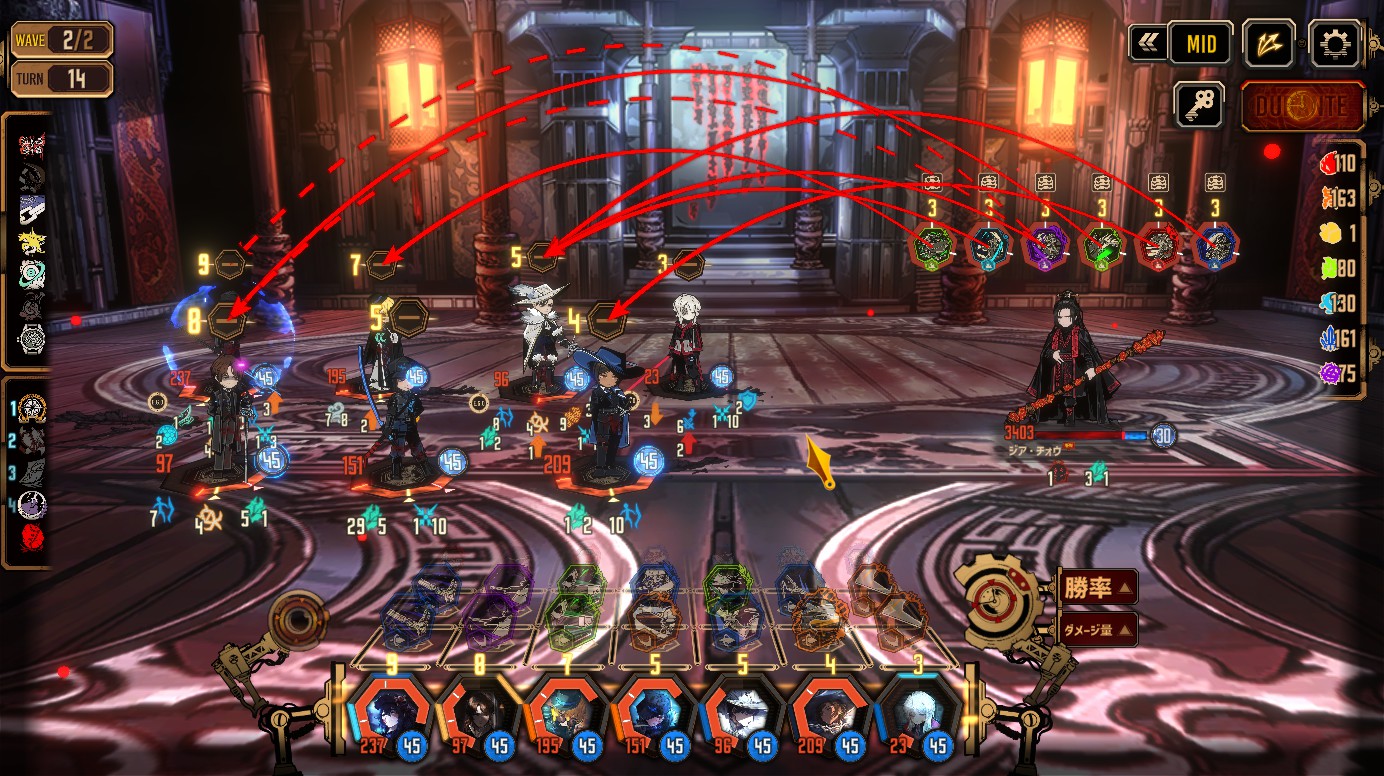The height and width of the screenshot is (776, 1384).
Task: Click the double-chevron collapse arrow button
Action: point(1146,44)
